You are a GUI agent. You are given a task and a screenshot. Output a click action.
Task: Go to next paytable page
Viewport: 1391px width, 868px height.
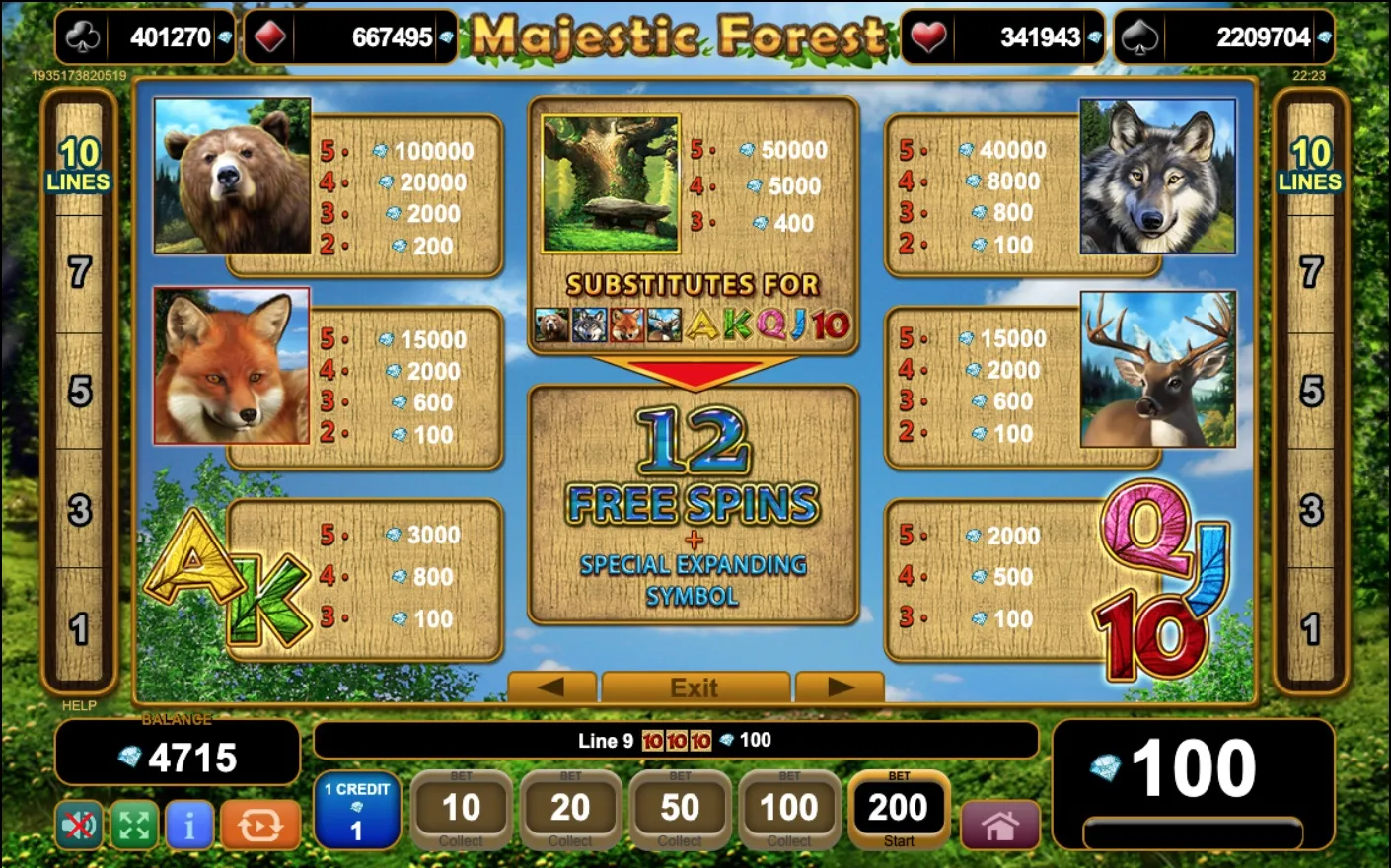(840, 687)
